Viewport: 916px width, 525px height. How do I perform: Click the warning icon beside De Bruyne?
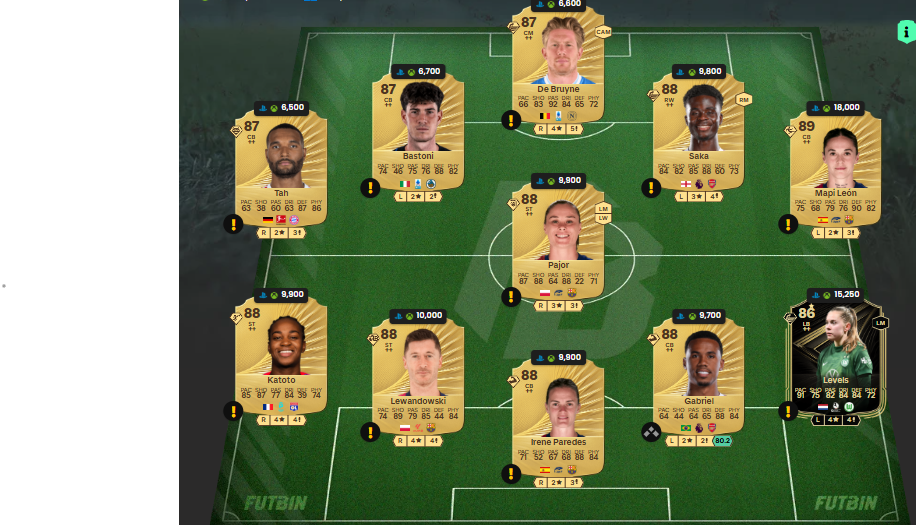[x=511, y=120]
